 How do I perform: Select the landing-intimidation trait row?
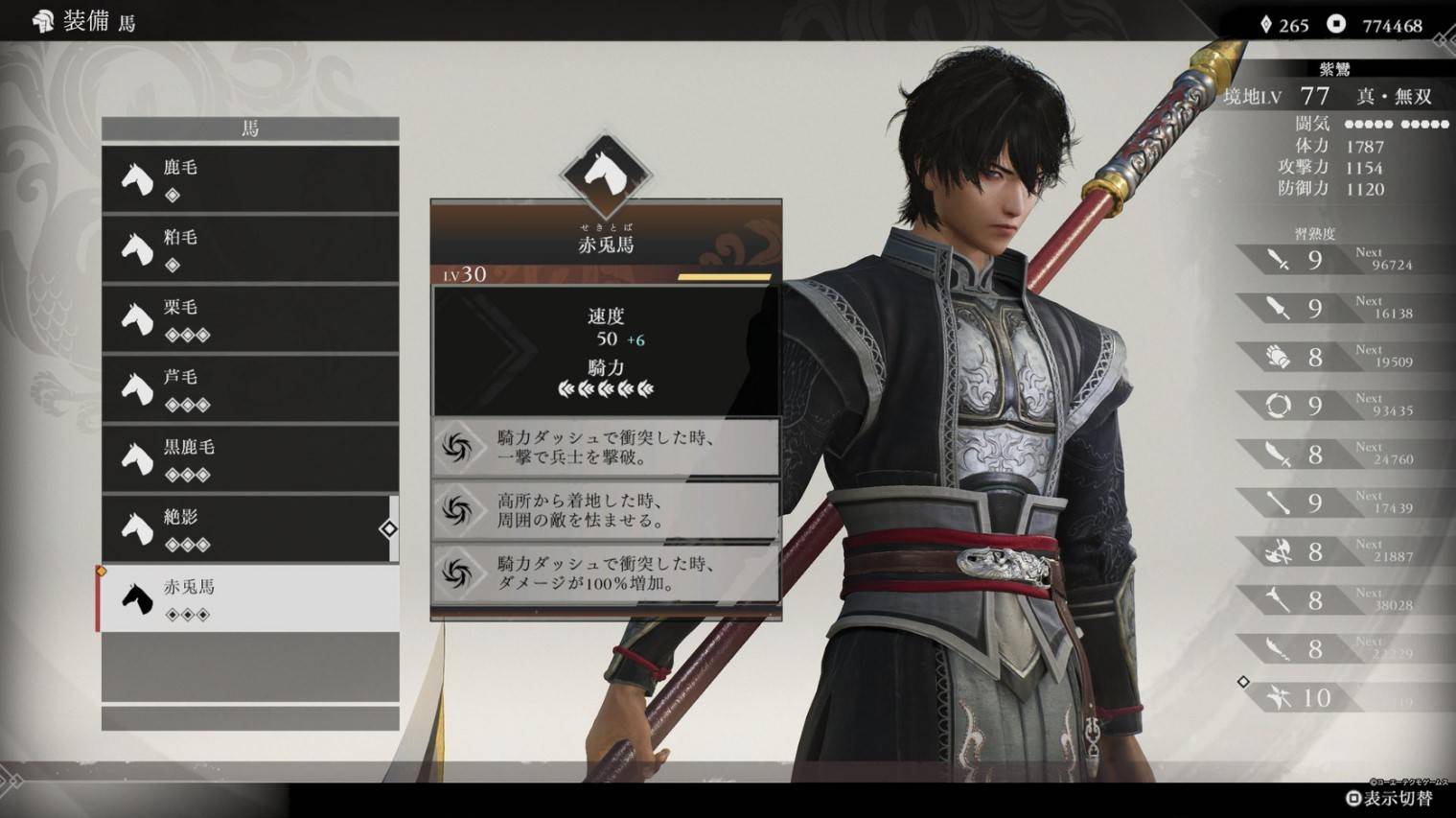tap(606, 511)
